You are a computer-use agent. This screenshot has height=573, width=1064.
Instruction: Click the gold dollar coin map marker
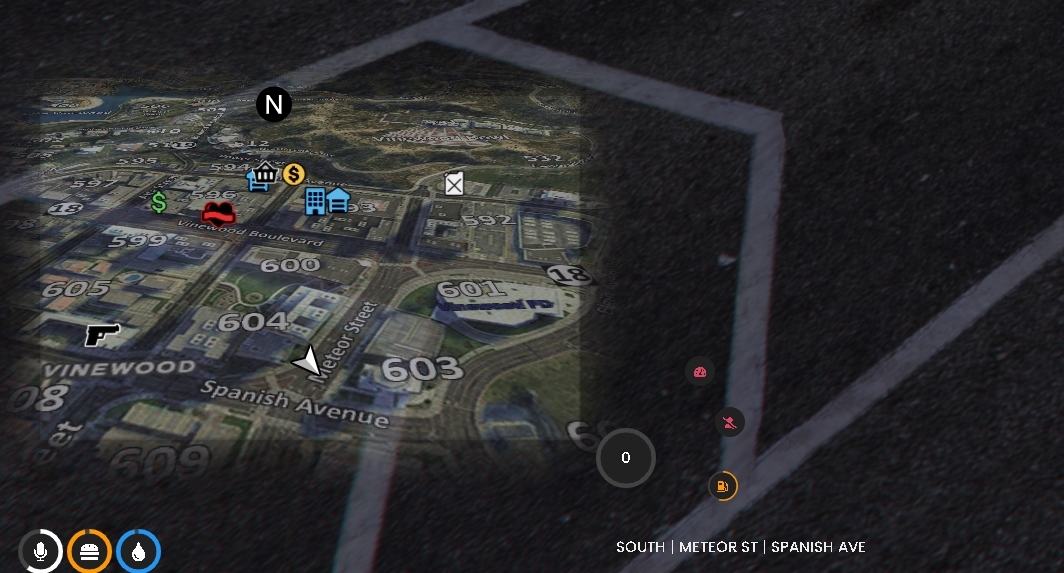click(x=293, y=175)
